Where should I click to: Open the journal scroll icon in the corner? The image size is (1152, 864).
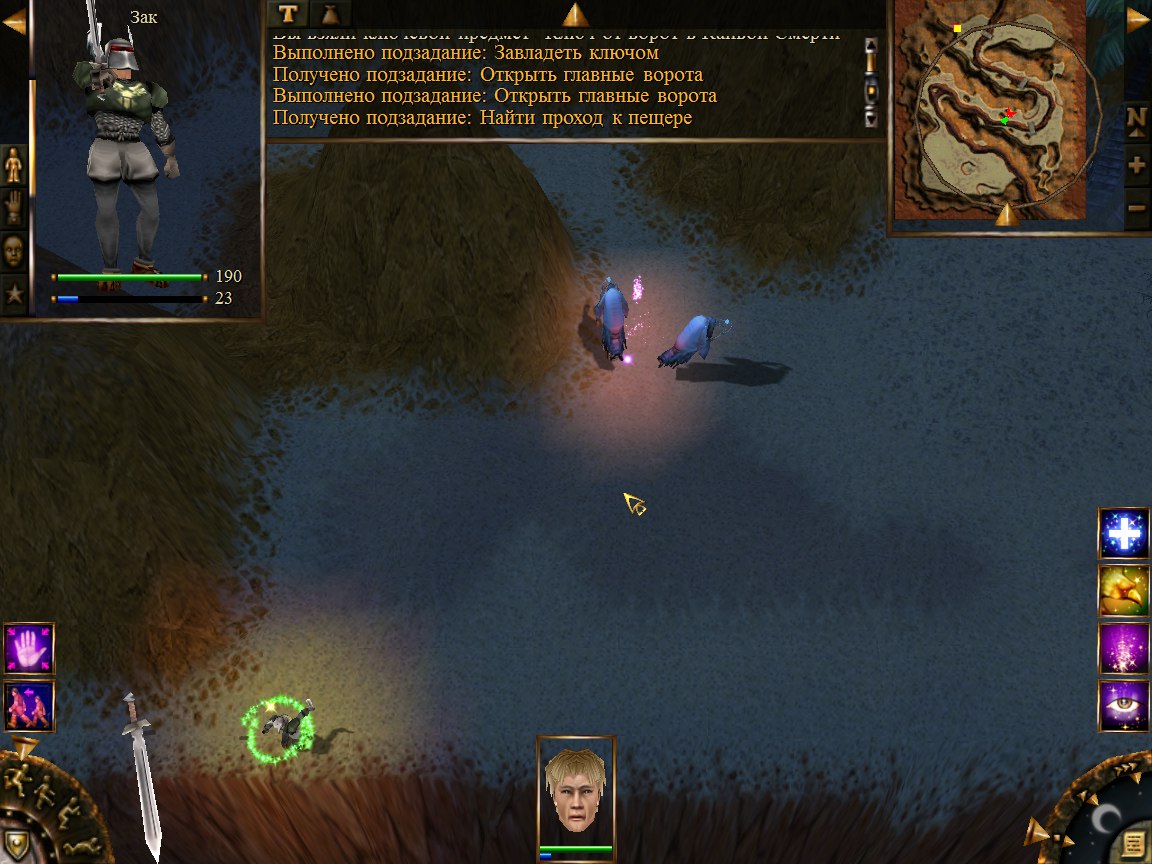[x=1132, y=841]
